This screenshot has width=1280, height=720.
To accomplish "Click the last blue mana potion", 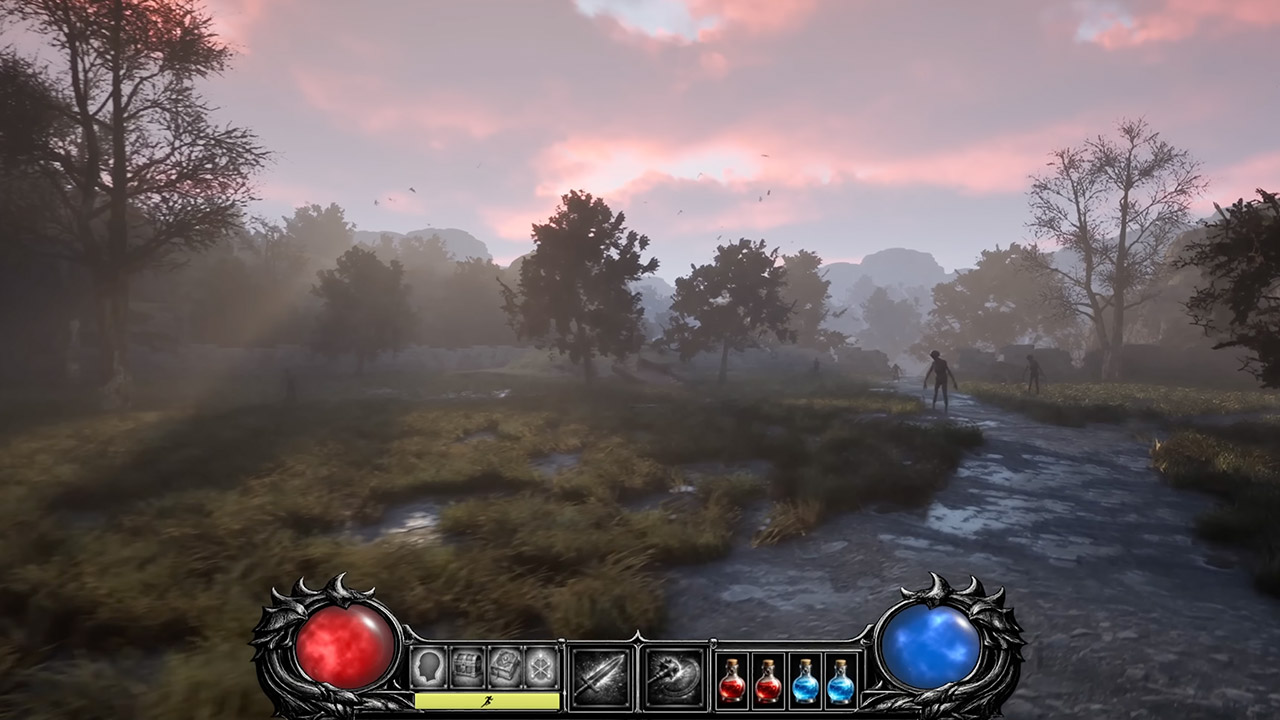I will pos(840,680).
